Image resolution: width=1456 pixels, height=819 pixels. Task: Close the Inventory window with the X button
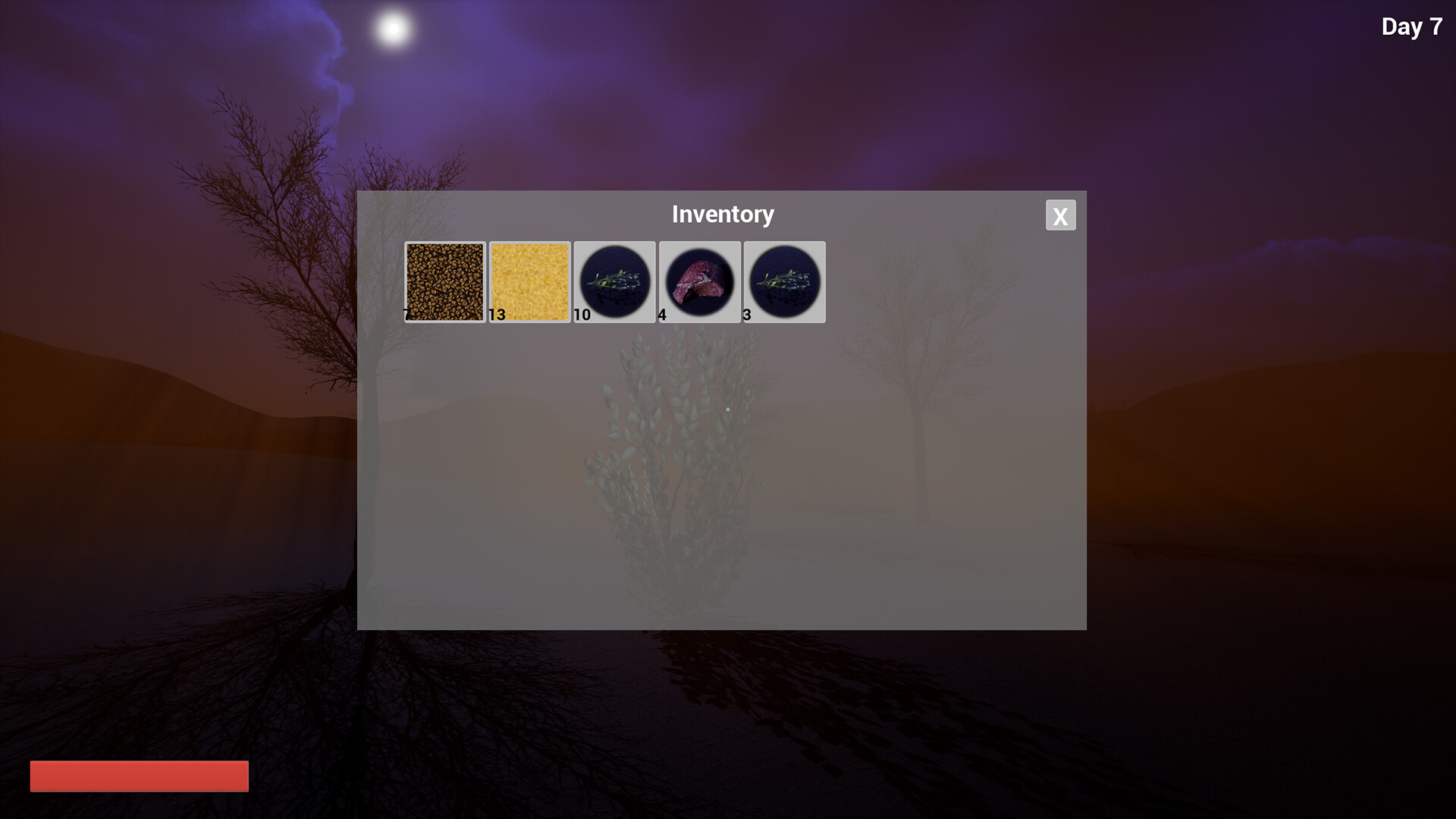1060,215
